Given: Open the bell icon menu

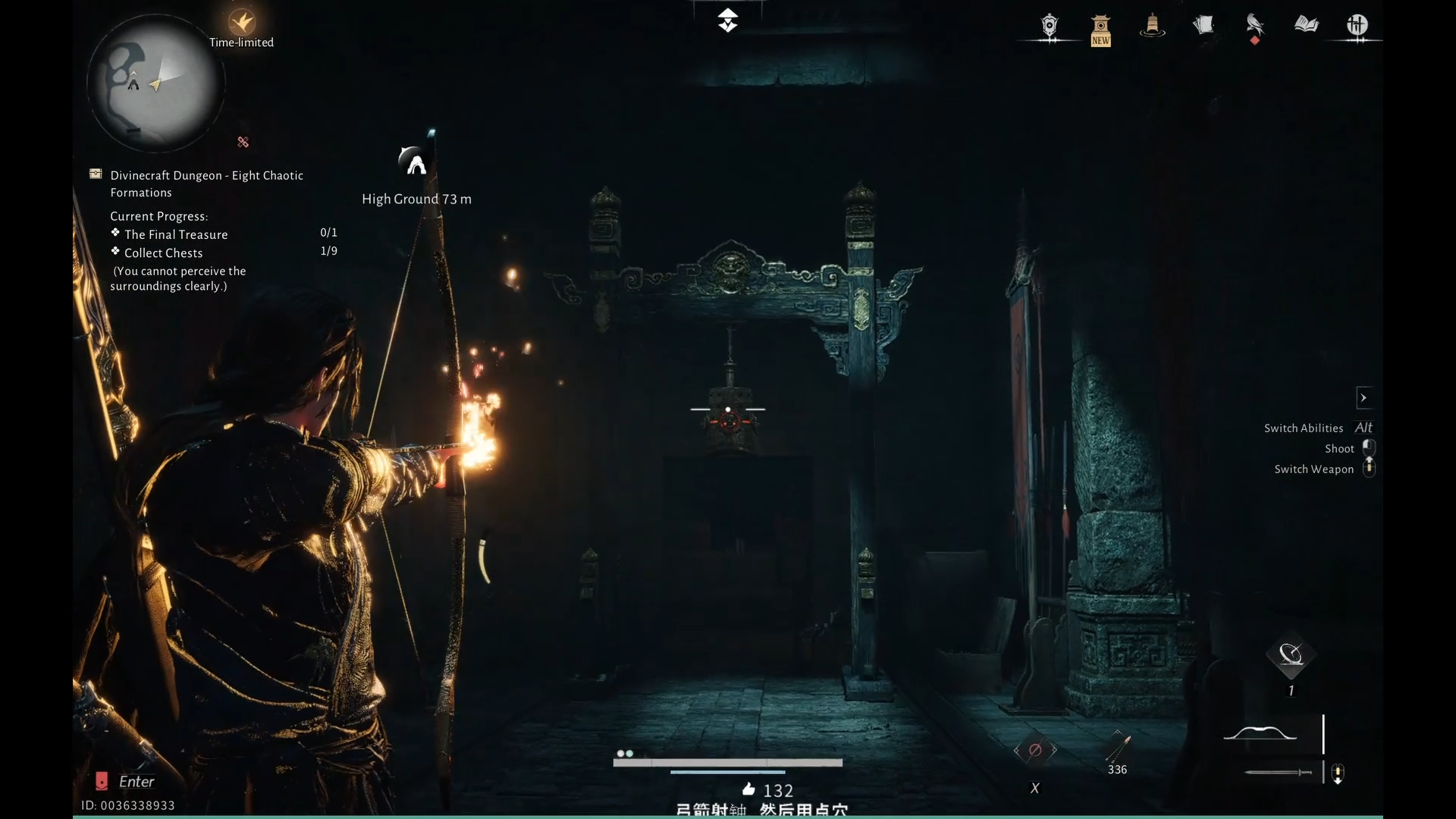Looking at the screenshot, I should 1152,26.
